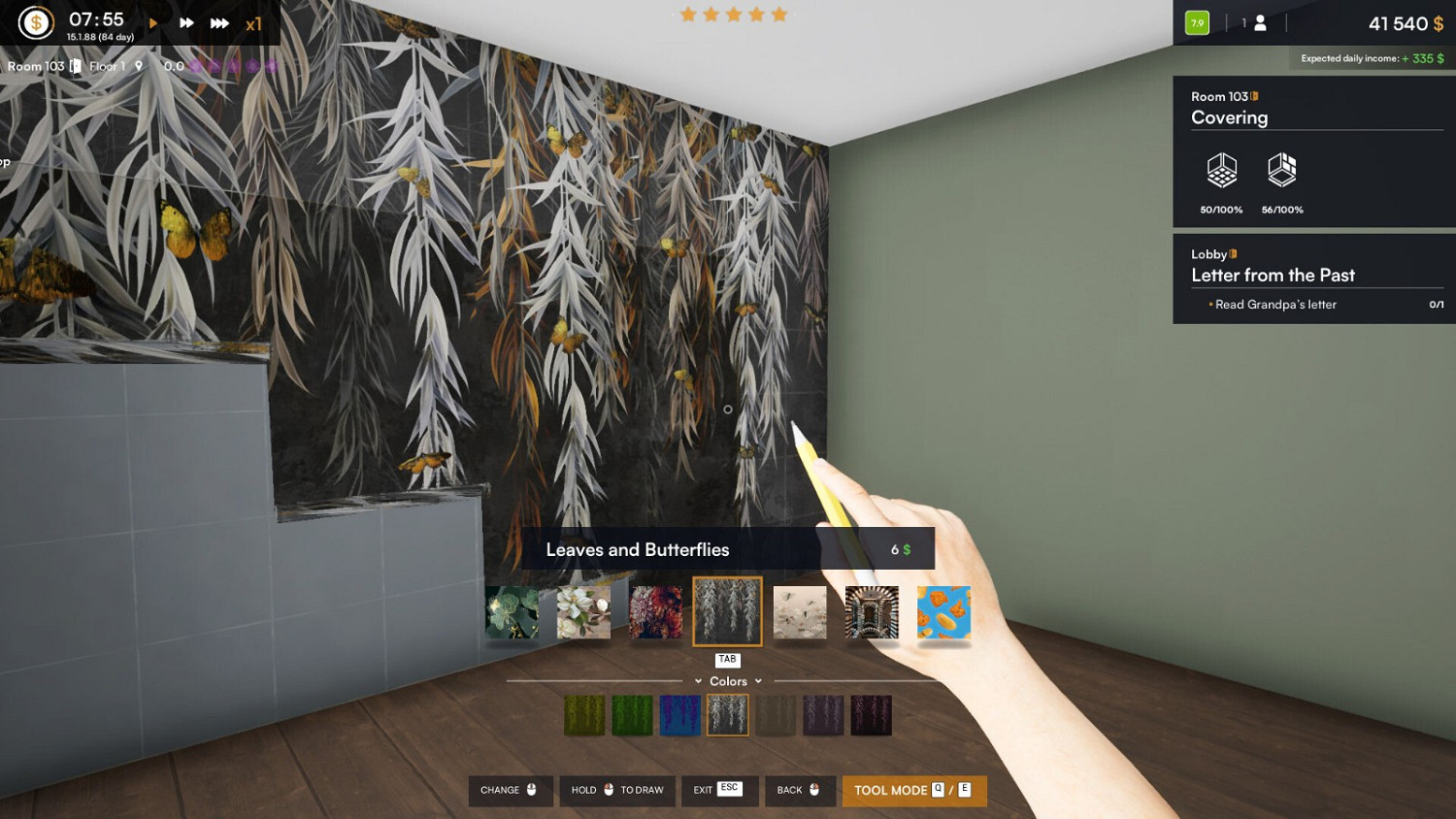The image size is (1456, 819).
Task: Pick the blue-purple color variant swatch
Action: point(680,714)
